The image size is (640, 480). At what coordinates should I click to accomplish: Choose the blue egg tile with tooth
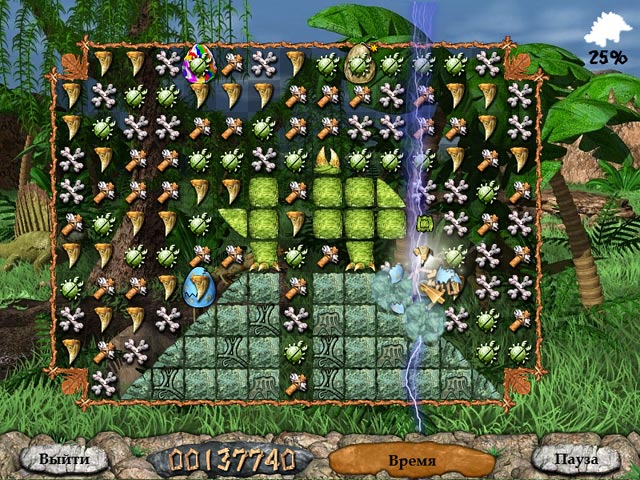pyautogui.click(x=200, y=287)
